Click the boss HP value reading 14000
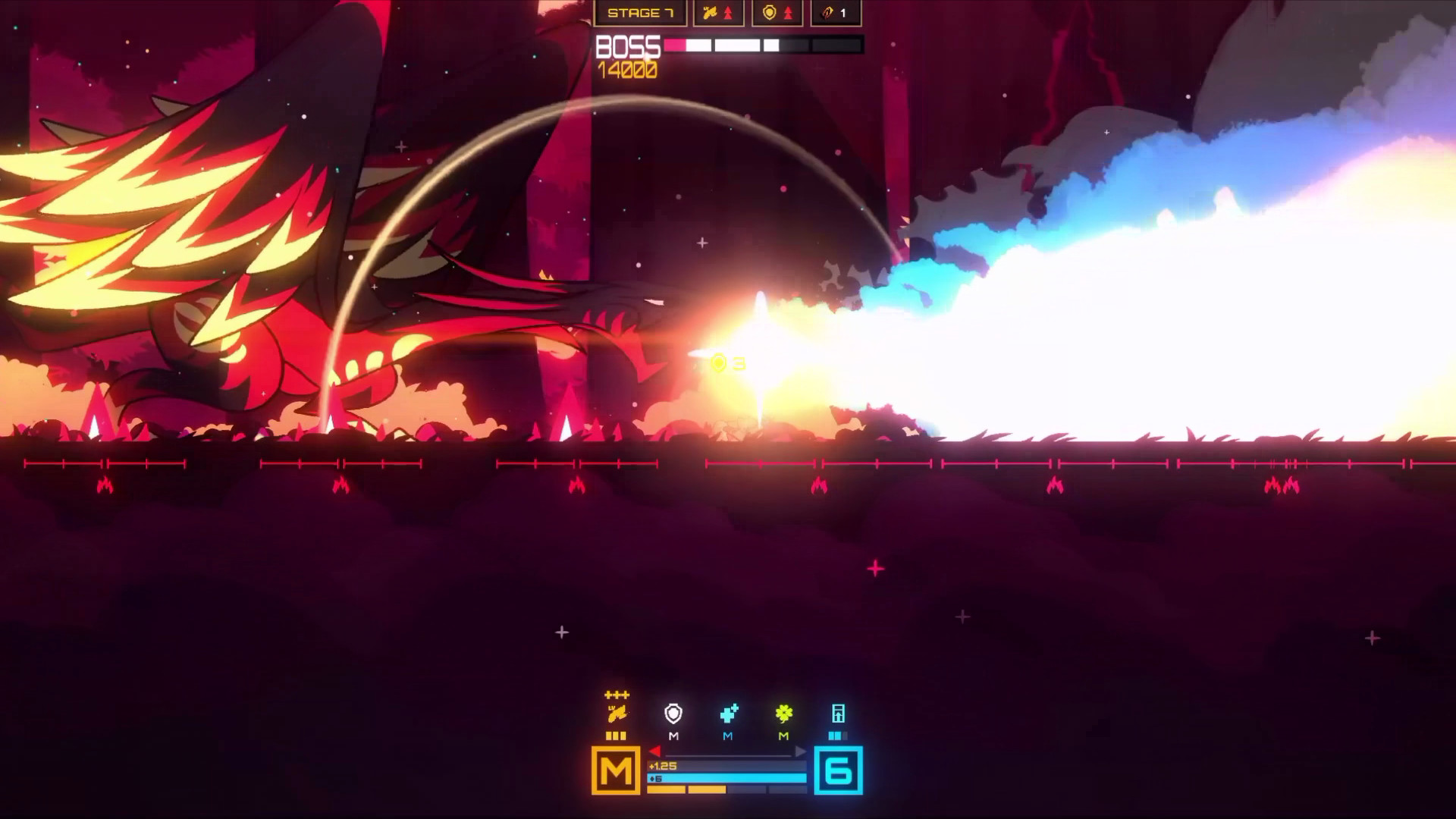Viewport: 1456px width, 819px height. [628, 71]
